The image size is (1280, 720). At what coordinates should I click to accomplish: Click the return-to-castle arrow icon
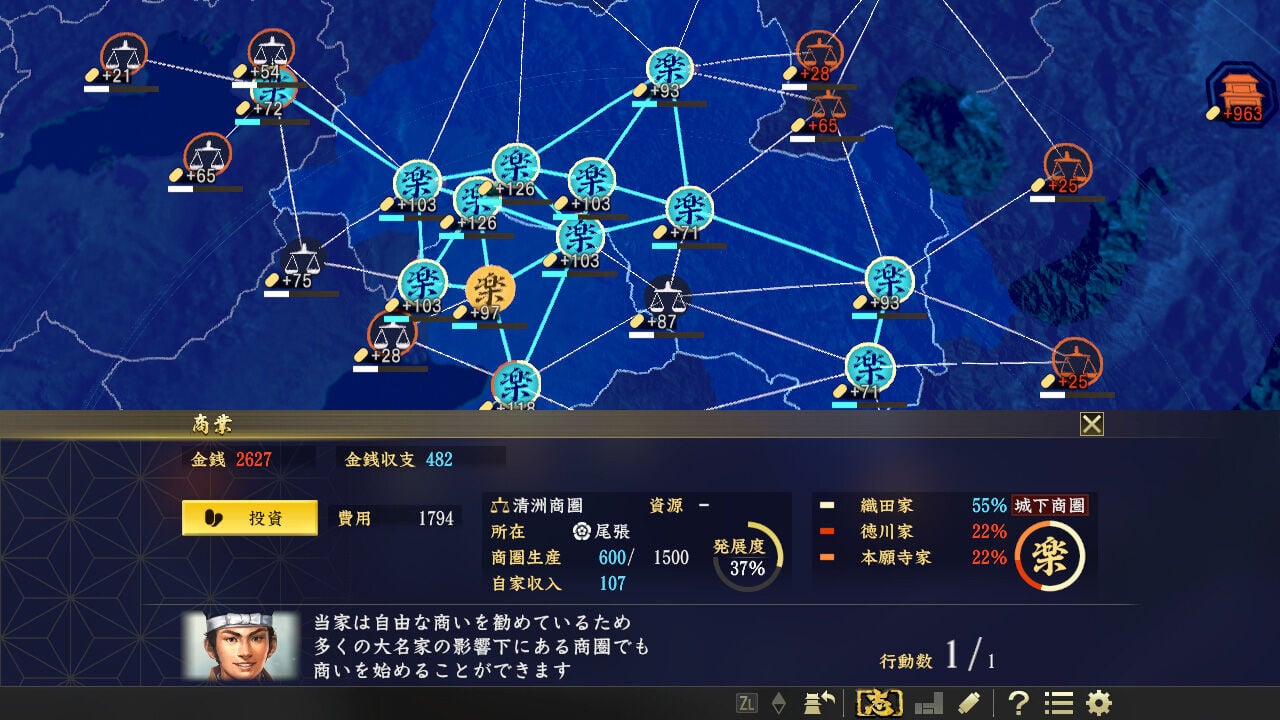tap(822, 702)
